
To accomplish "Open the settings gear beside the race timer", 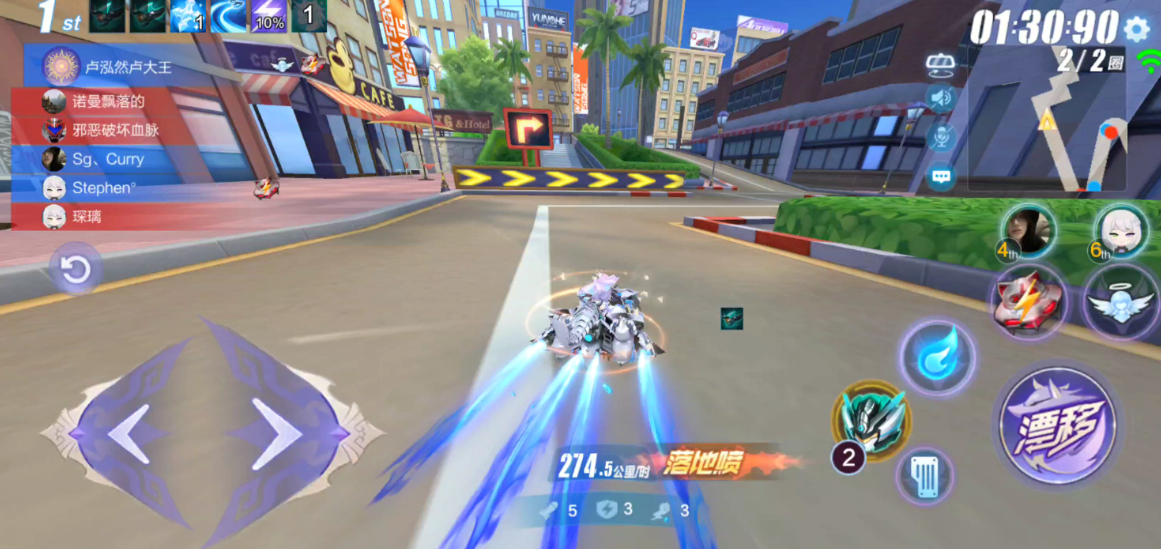I will 1136,29.
